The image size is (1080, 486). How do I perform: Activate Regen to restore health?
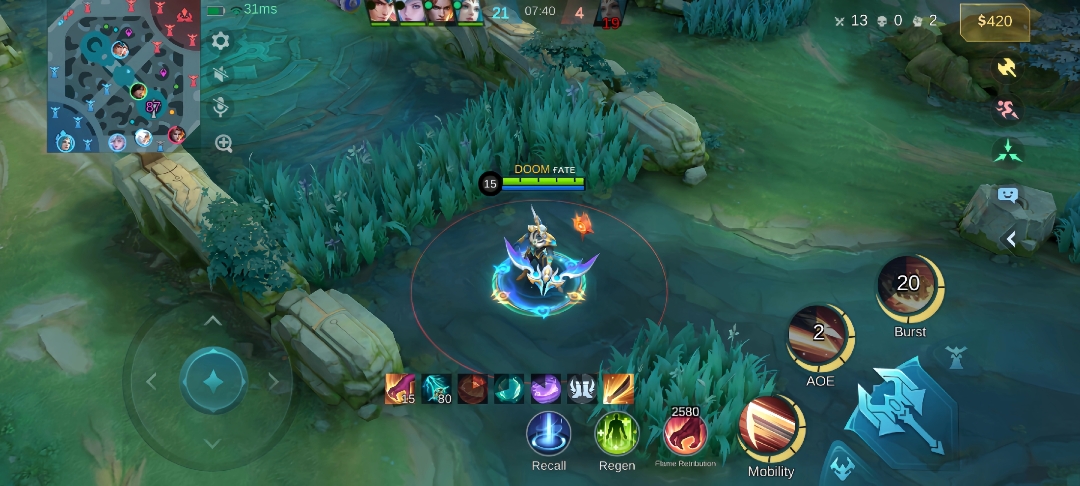[x=617, y=433]
